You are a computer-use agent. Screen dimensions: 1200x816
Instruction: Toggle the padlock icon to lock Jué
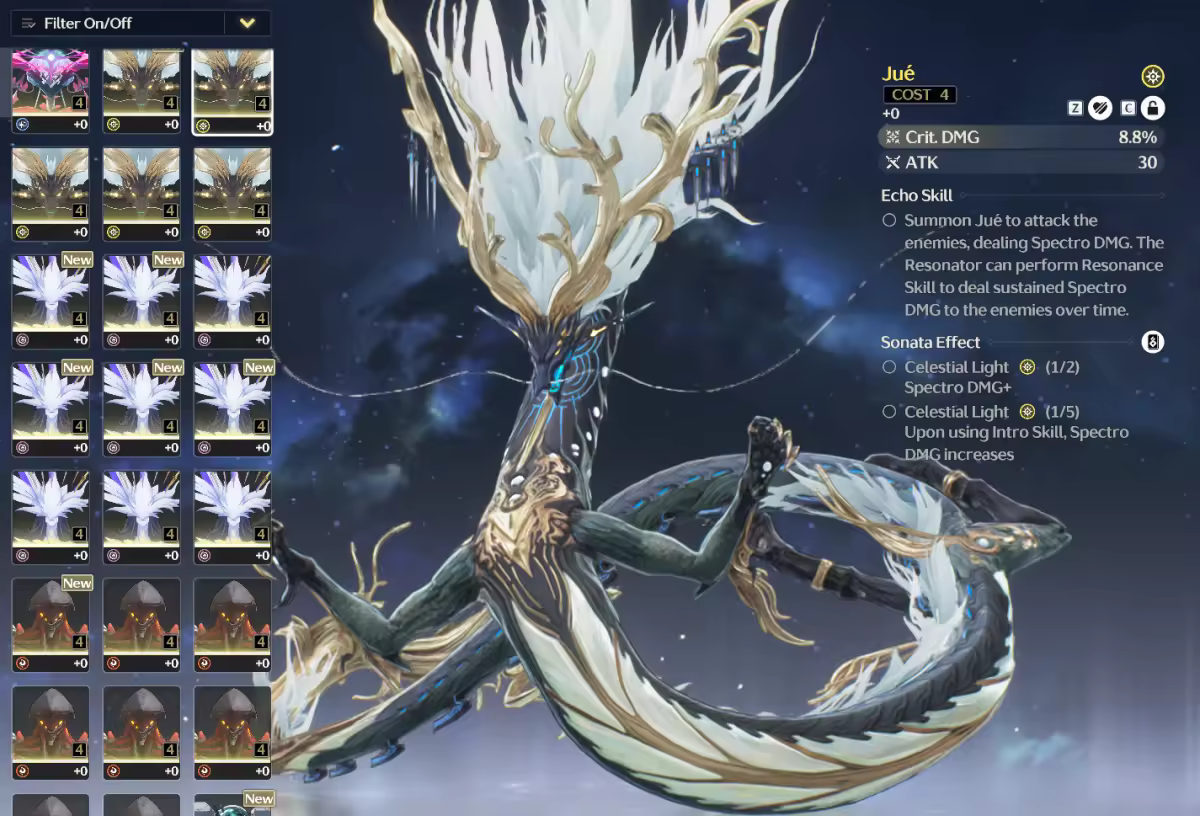tap(1152, 108)
